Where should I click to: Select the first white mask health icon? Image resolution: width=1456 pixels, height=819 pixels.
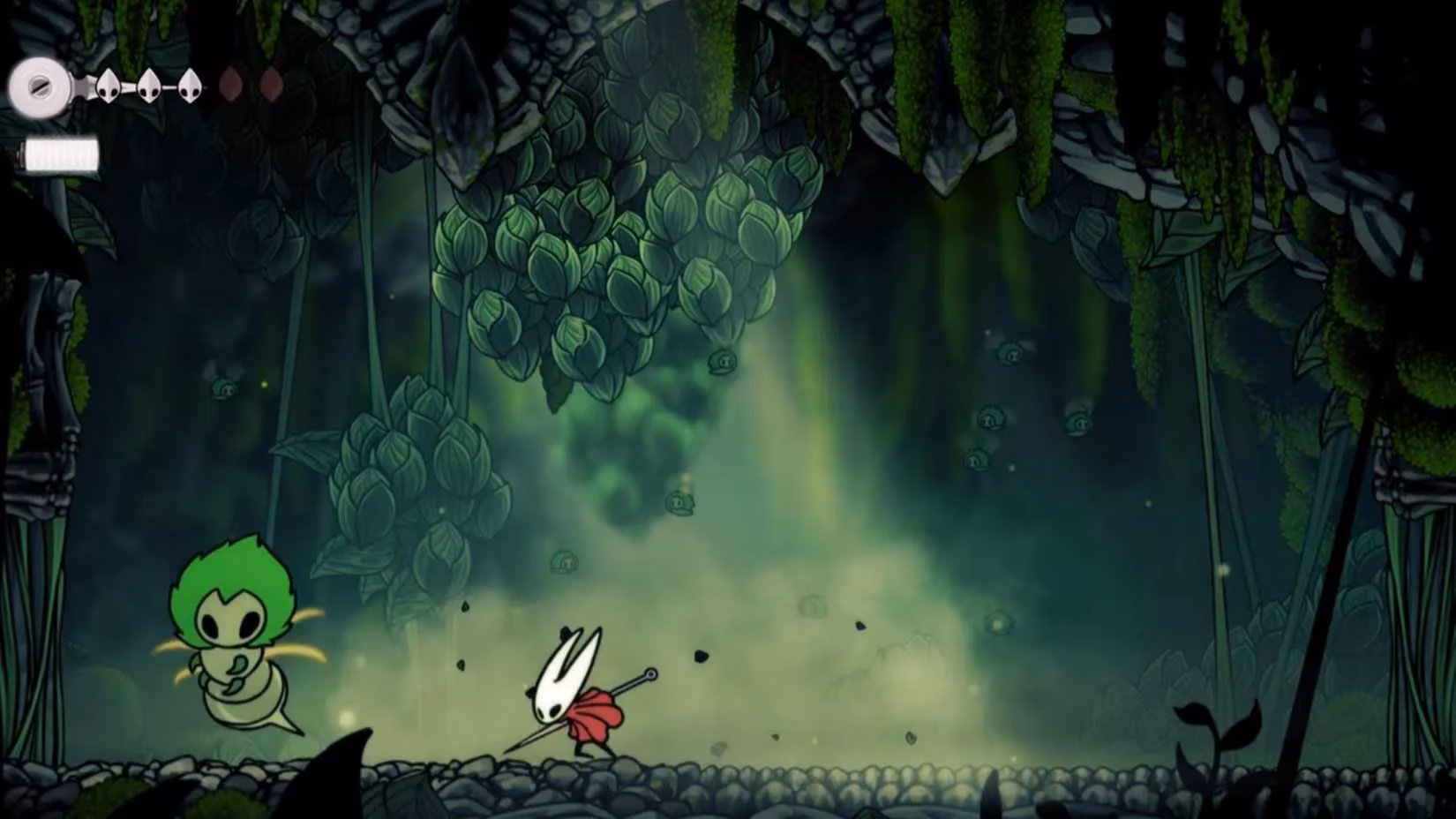(x=108, y=86)
